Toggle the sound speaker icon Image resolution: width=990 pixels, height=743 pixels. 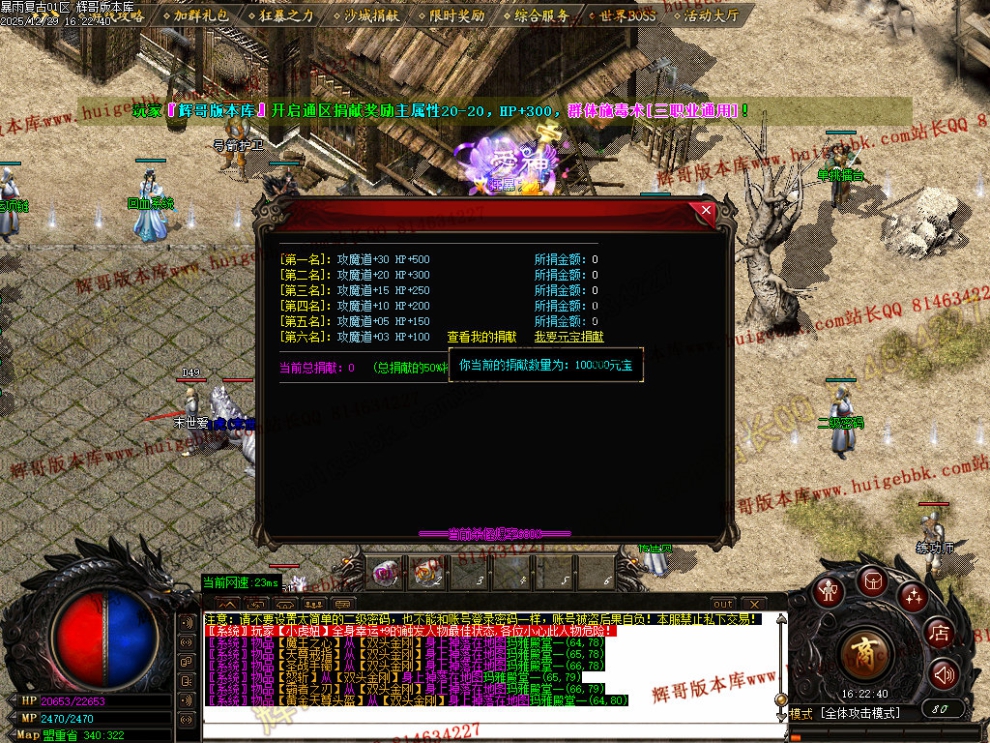942,674
